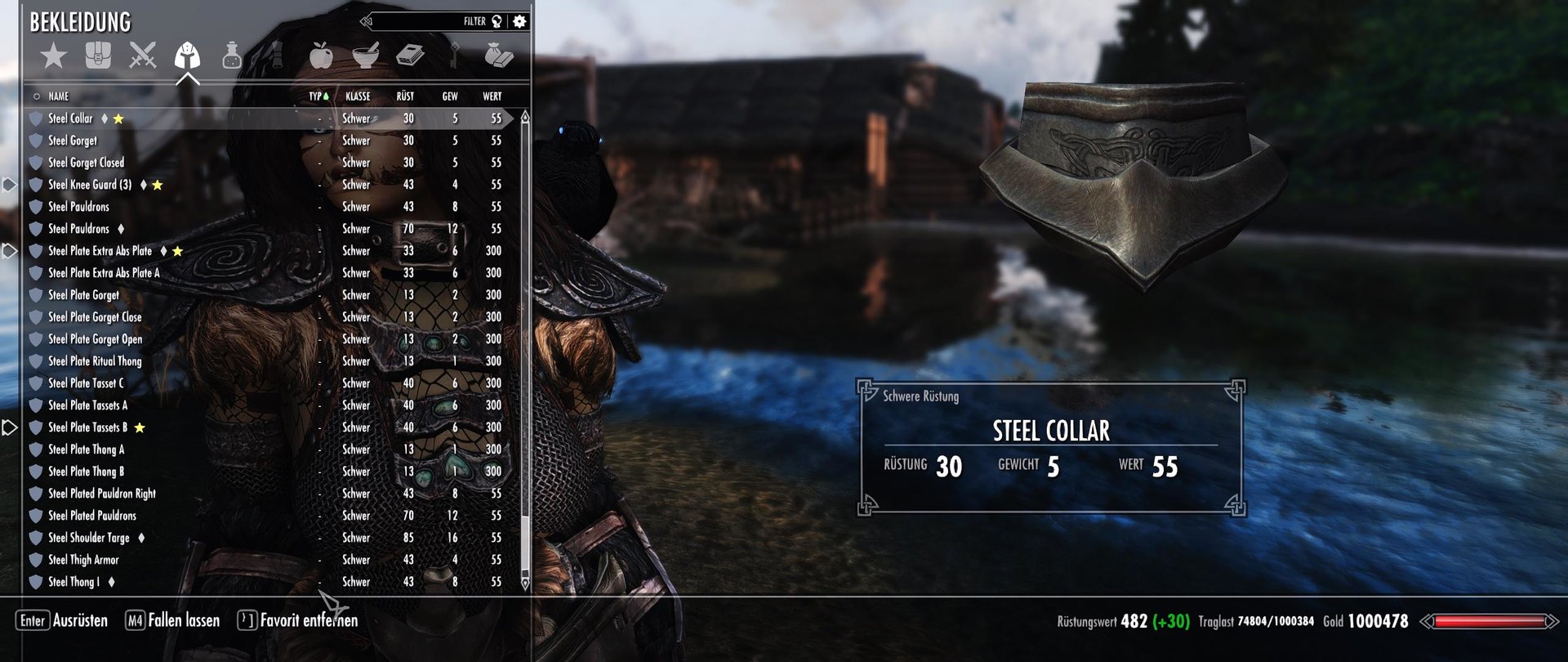Open the gear settings icon
This screenshot has height=662, width=1568.
pyautogui.click(x=520, y=21)
